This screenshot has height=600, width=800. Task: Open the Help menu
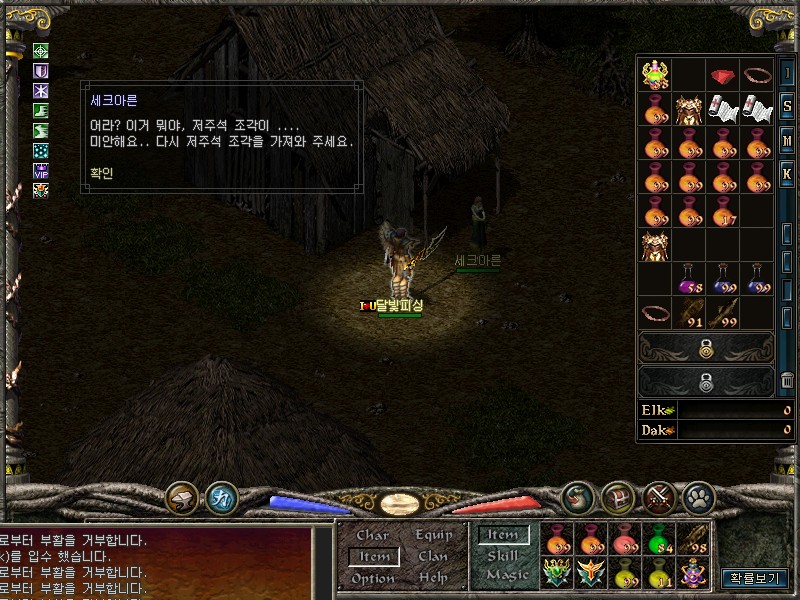433,578
